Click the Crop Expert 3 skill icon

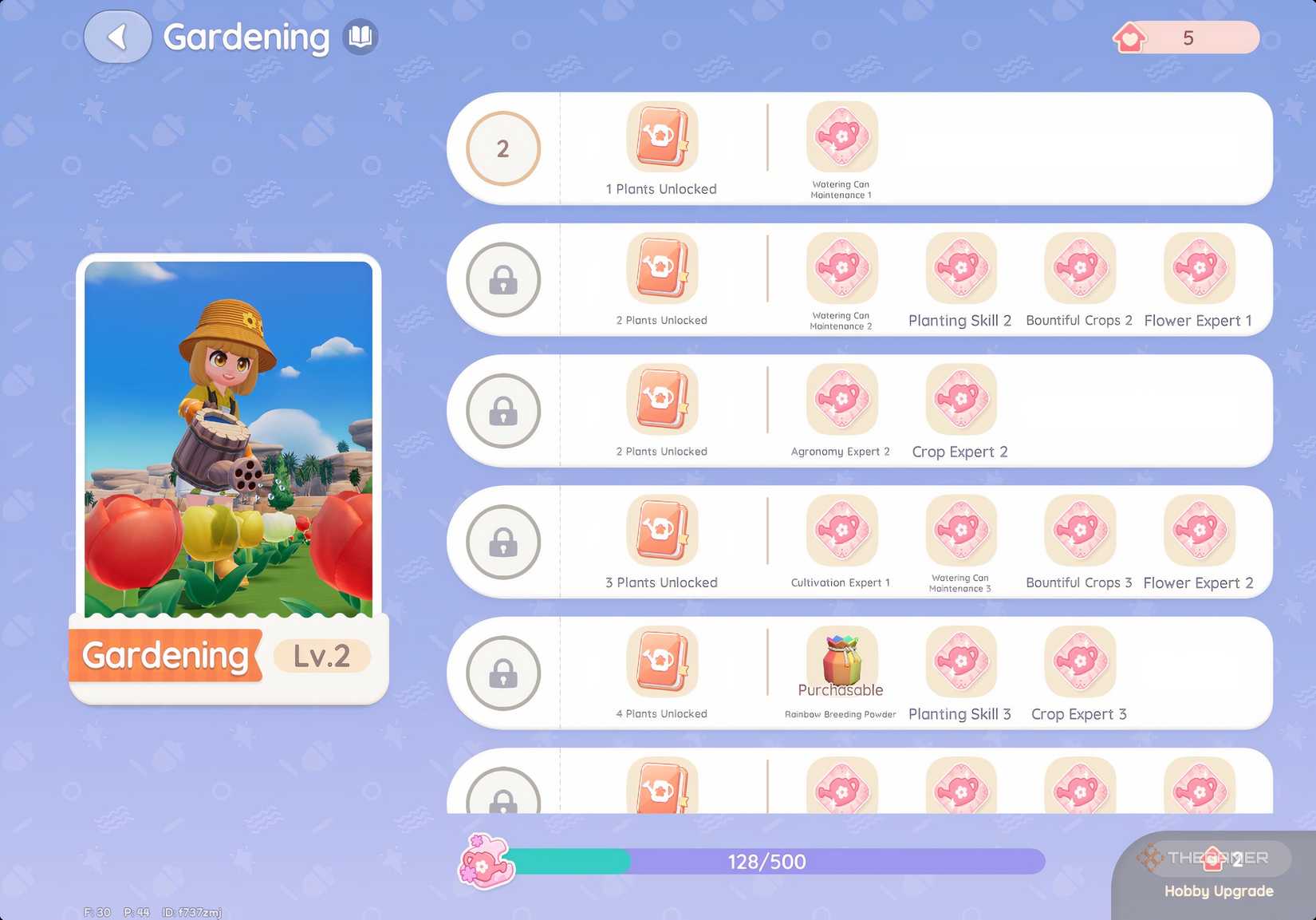pos(1078,662)
